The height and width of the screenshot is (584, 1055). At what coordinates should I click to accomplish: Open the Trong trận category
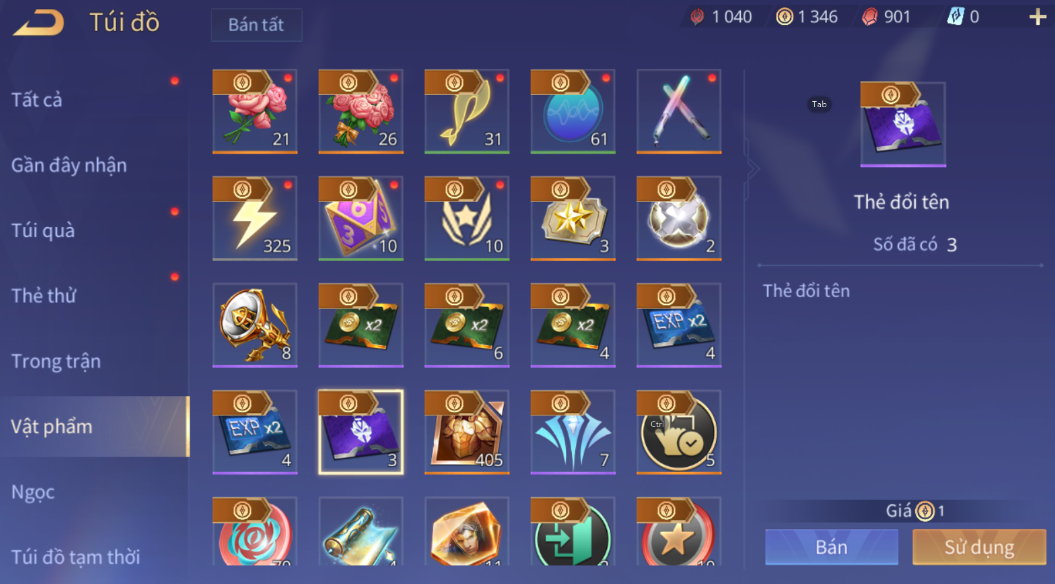56,361
